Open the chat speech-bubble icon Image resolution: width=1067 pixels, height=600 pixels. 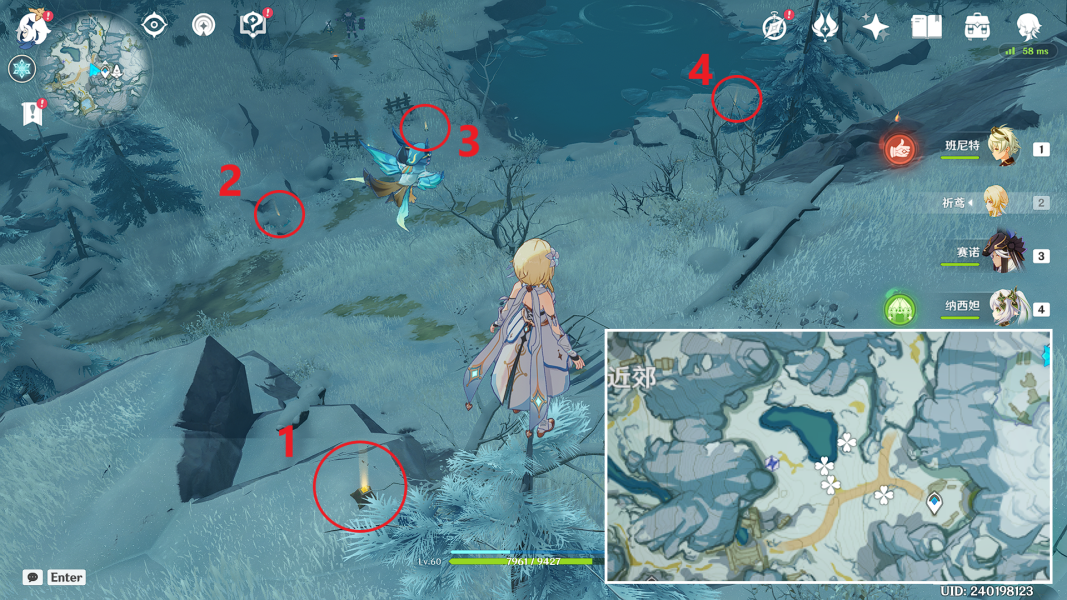[33, 577]
